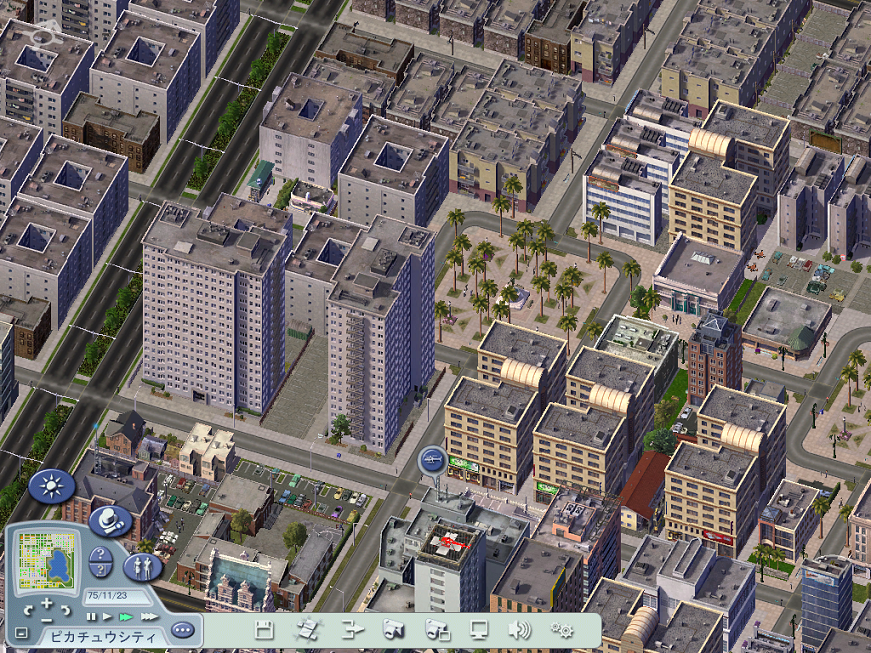Take a snapshot with the camera icon
The height and width of the screenshot is (653, 871).
394,630
